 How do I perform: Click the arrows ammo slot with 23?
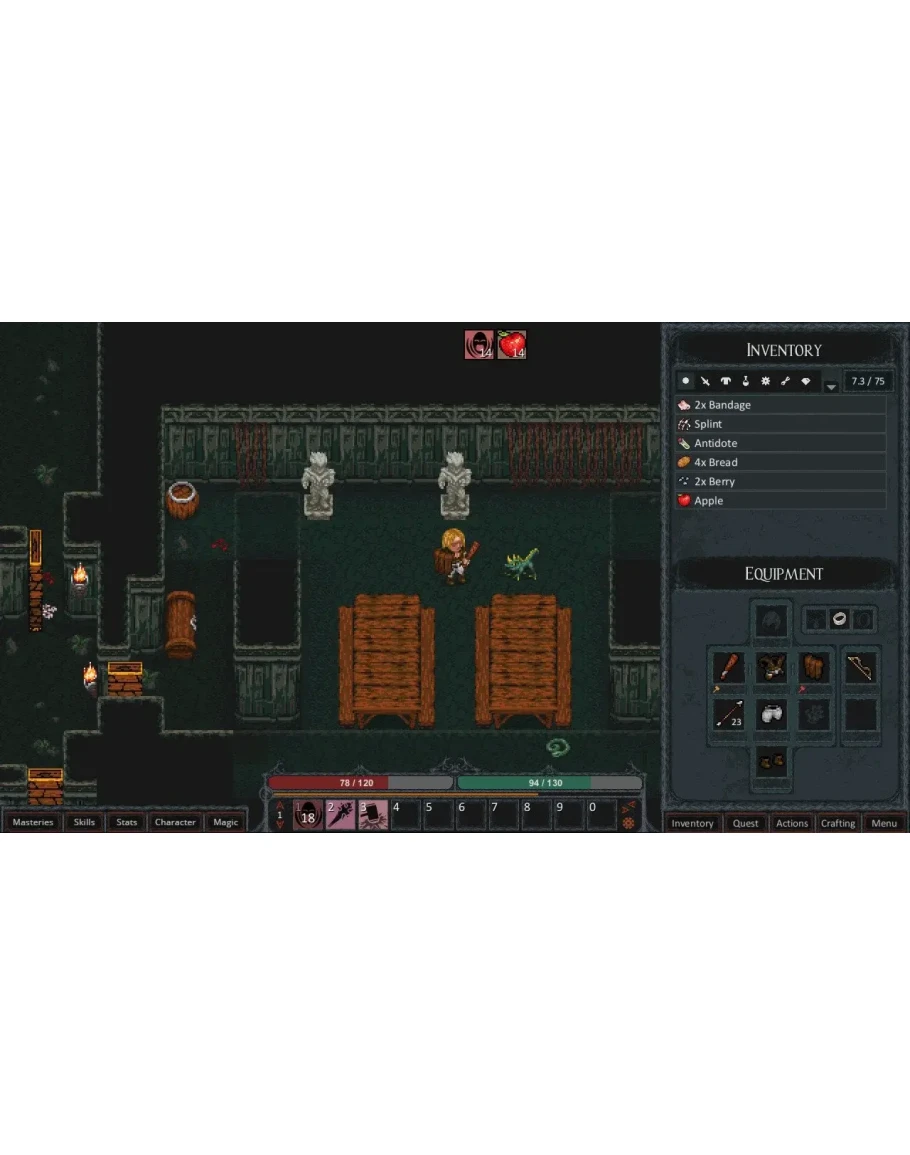pyautogui.click(x=729, y=714)
